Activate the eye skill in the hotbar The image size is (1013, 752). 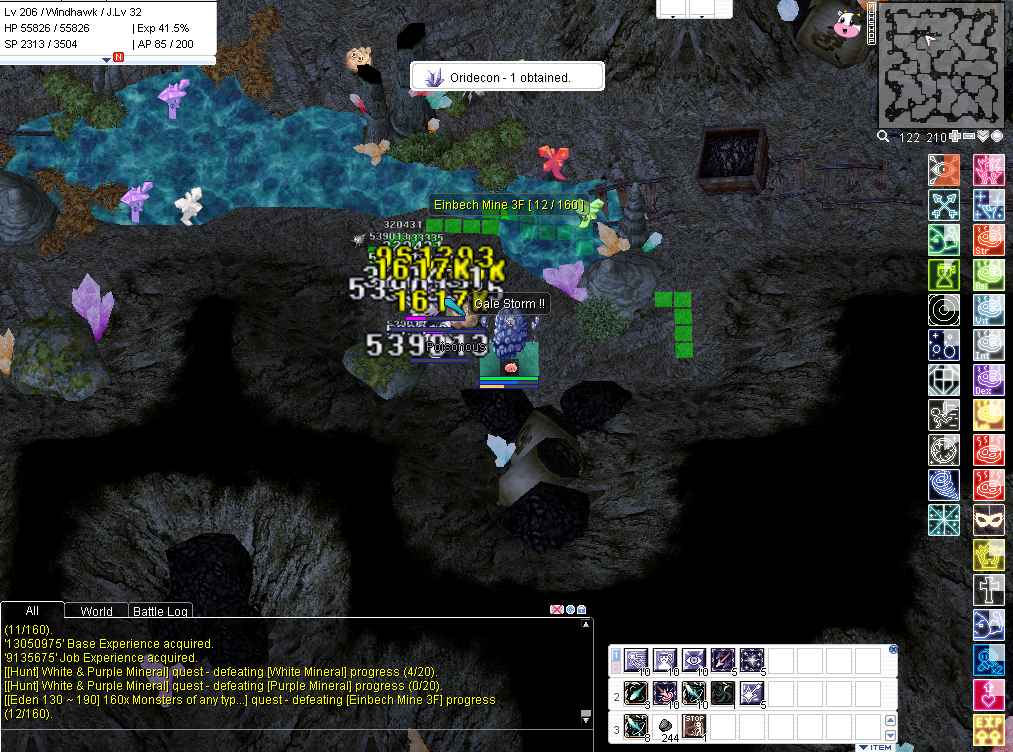click(x=693, y=660)
